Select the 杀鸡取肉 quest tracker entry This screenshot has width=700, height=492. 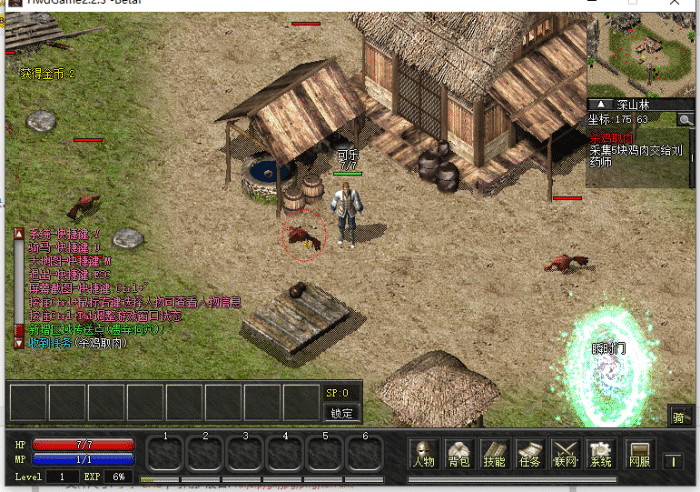tap(611, 137)
